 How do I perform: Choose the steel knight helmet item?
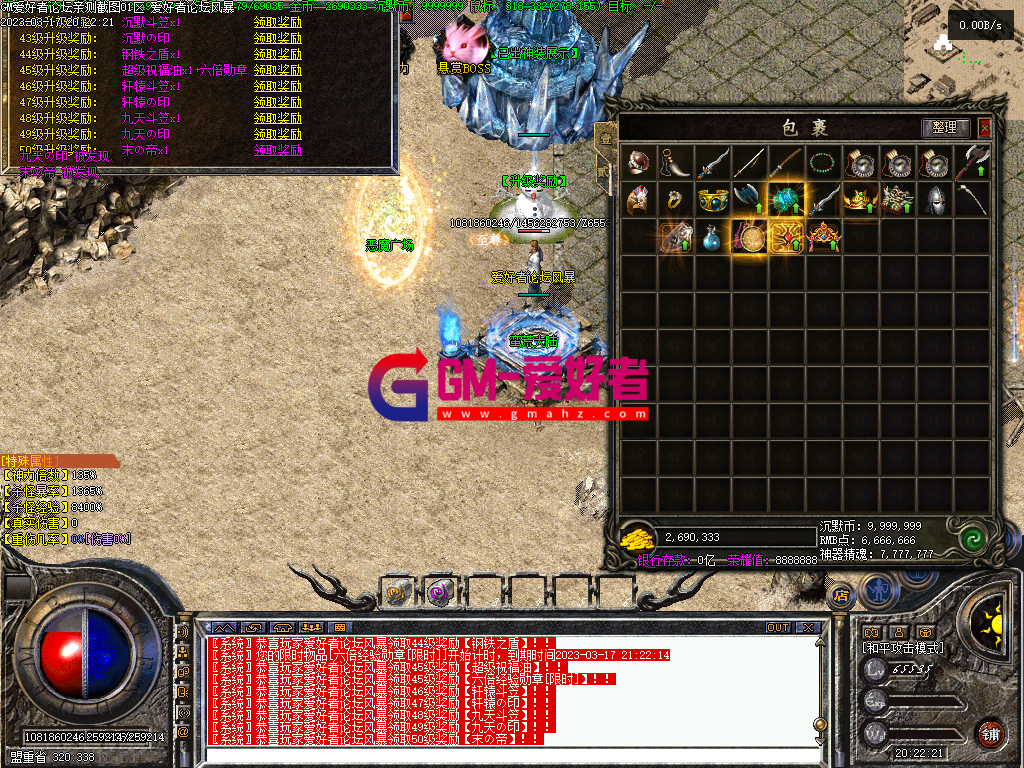click(933, 199)
